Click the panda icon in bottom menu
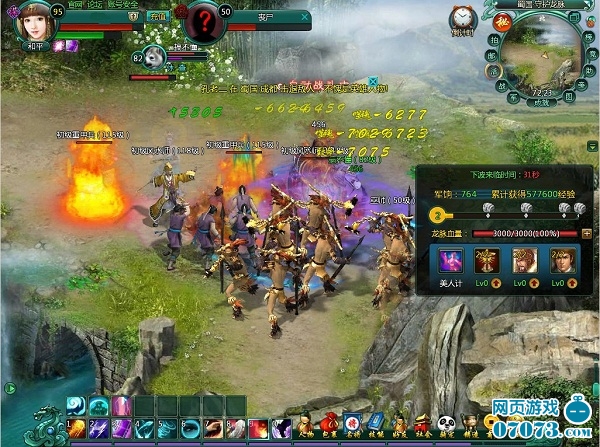 coord(448,422)
